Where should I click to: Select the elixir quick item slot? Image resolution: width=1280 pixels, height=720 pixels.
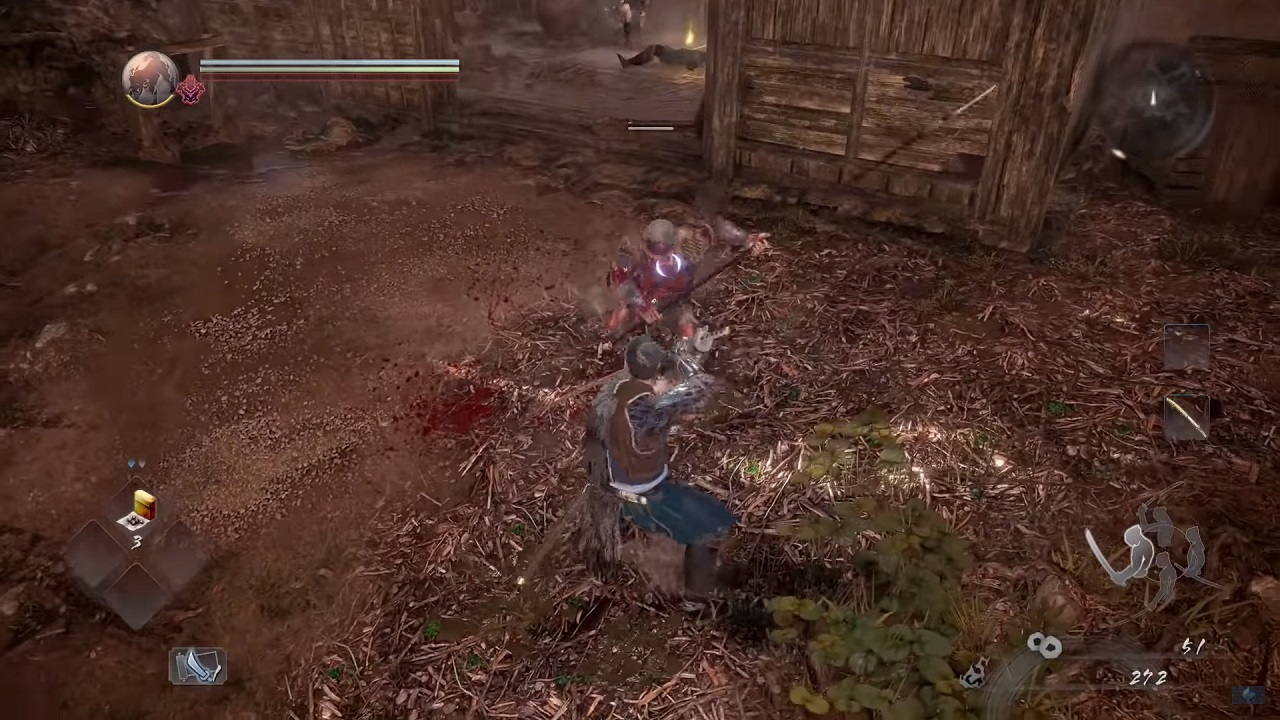coord(139,507)
